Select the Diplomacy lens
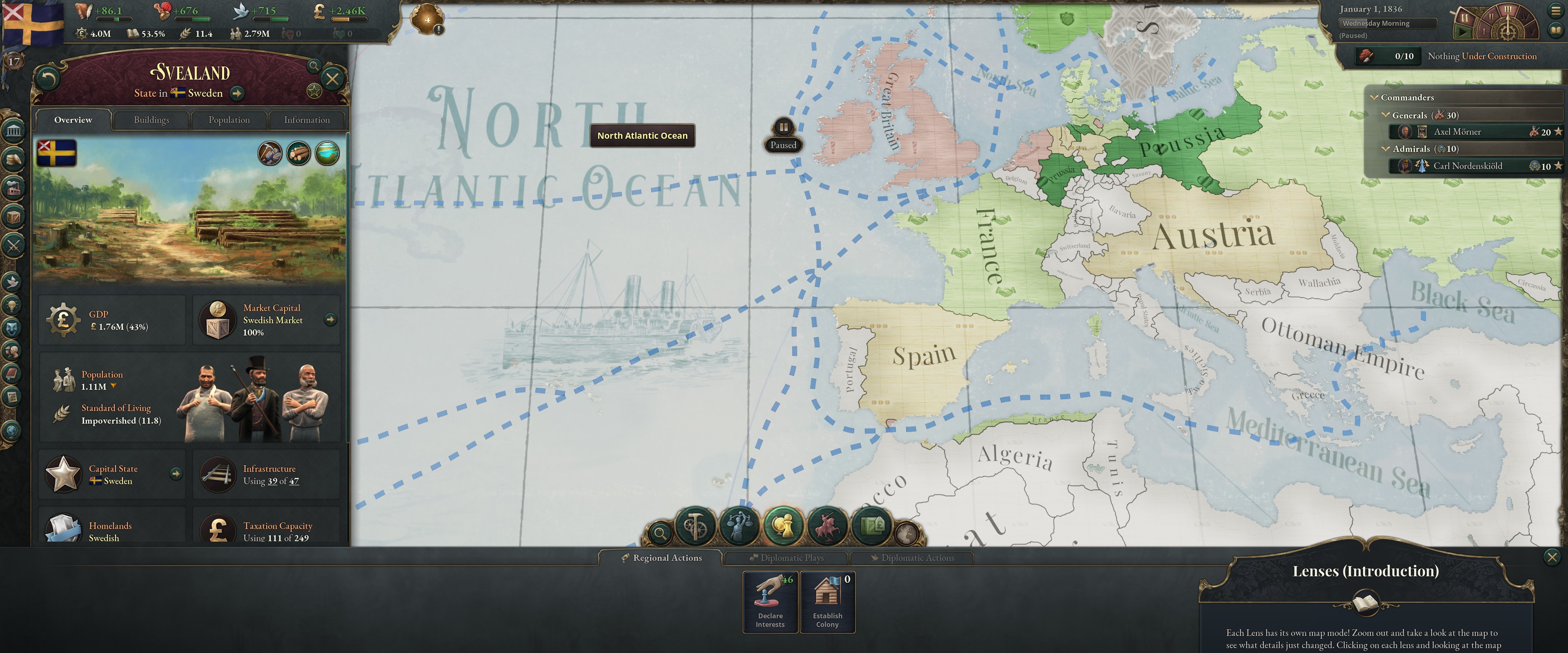Screen dimensions: 1568x653 point(783,526)
